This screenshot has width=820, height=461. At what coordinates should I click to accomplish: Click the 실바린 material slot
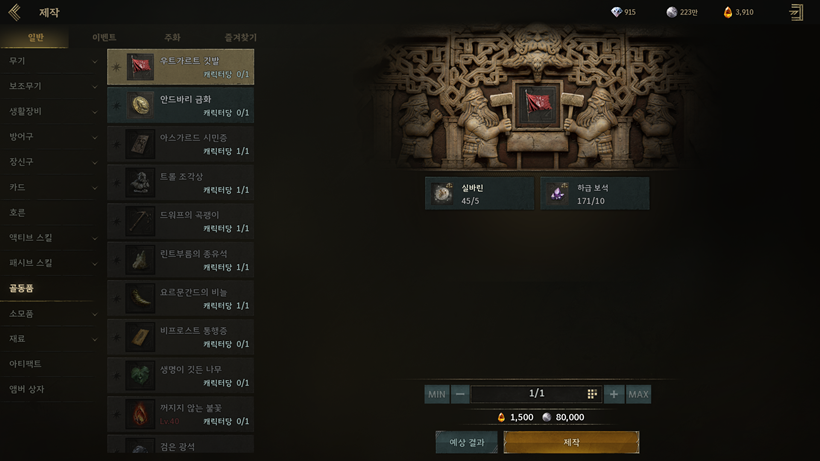(479, 193)
